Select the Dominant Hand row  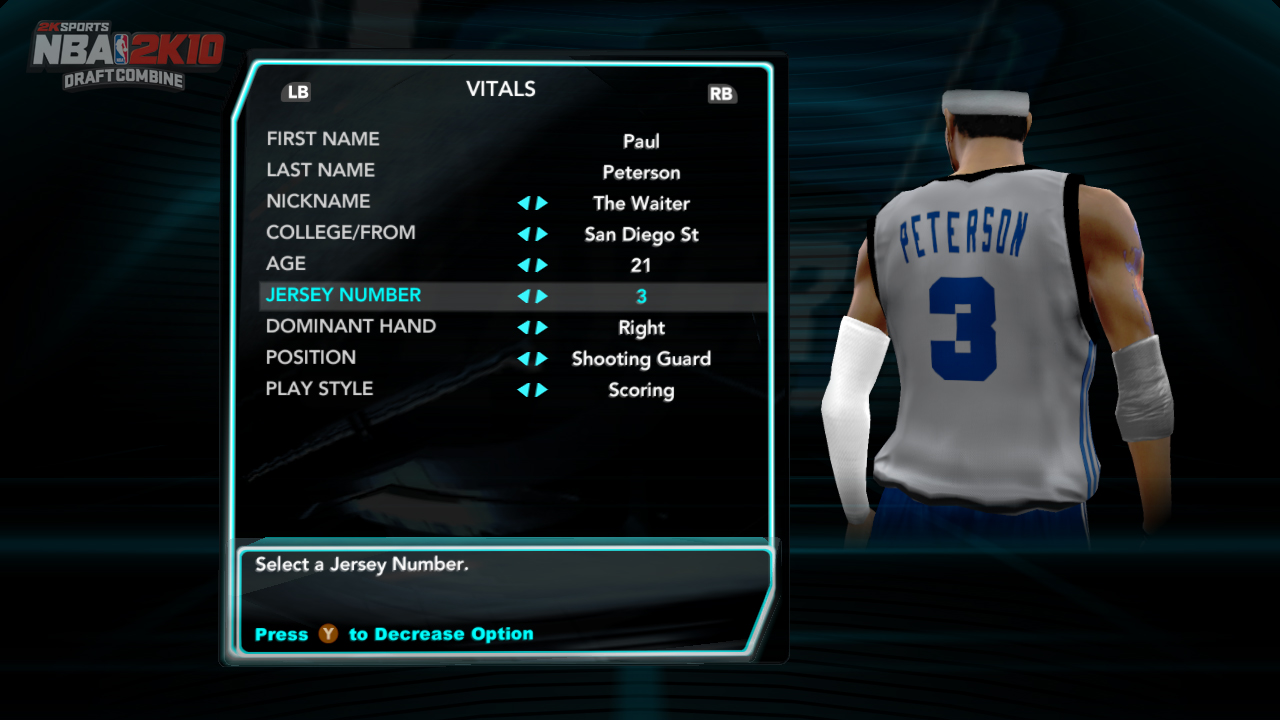pos(350,326)
